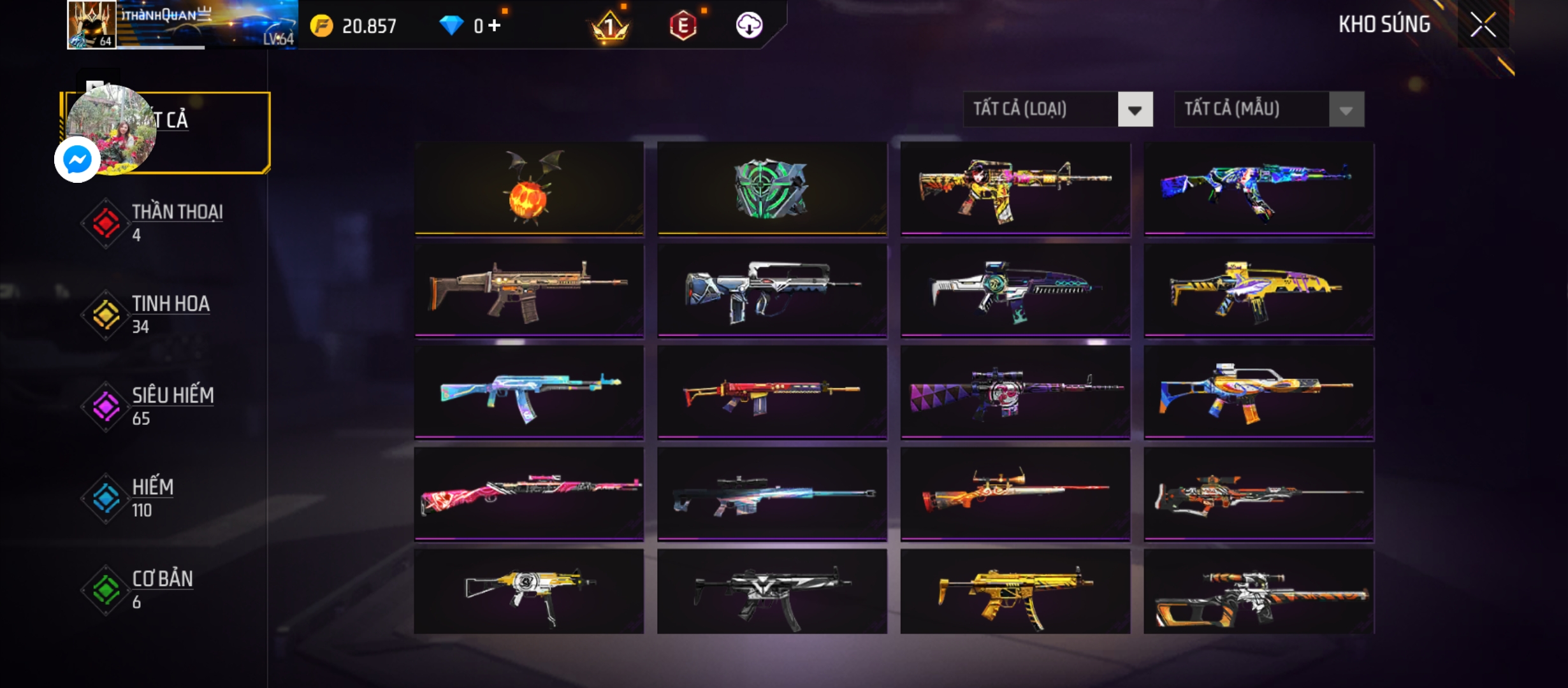Select the pumpkin bat grenade skin
The height and width of the screenshot is (688, 1568).
[529, 189]
